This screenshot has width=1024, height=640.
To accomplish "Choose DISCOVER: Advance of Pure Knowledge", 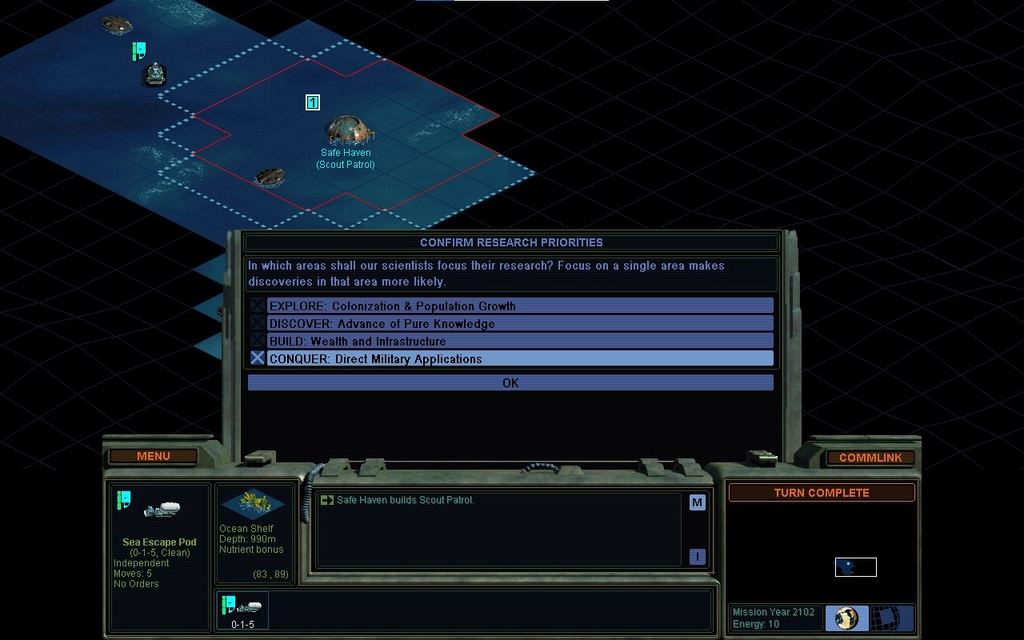I will point(510,324).
